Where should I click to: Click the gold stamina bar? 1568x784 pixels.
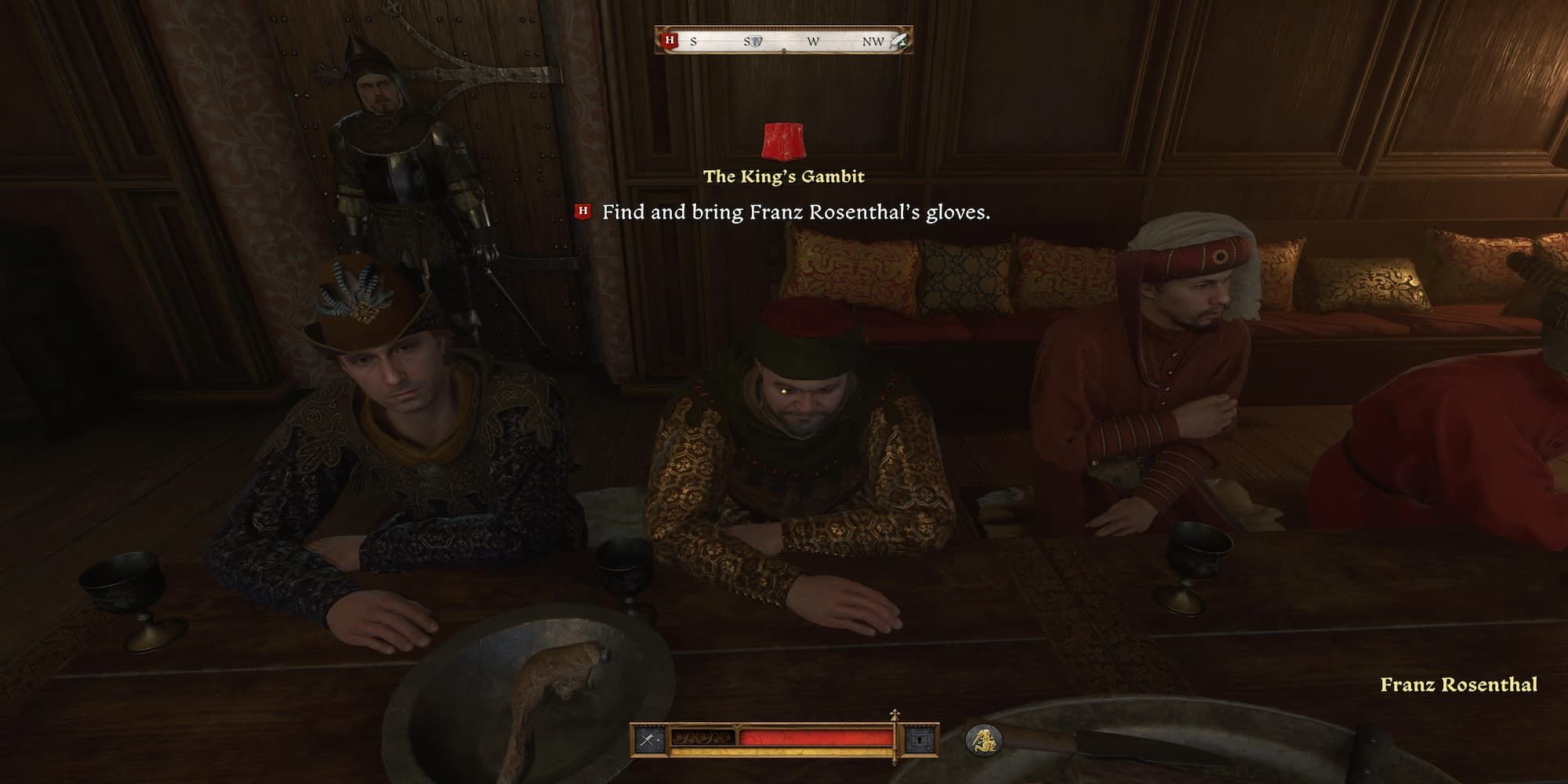pyautogui.click(x=784, y=751)
